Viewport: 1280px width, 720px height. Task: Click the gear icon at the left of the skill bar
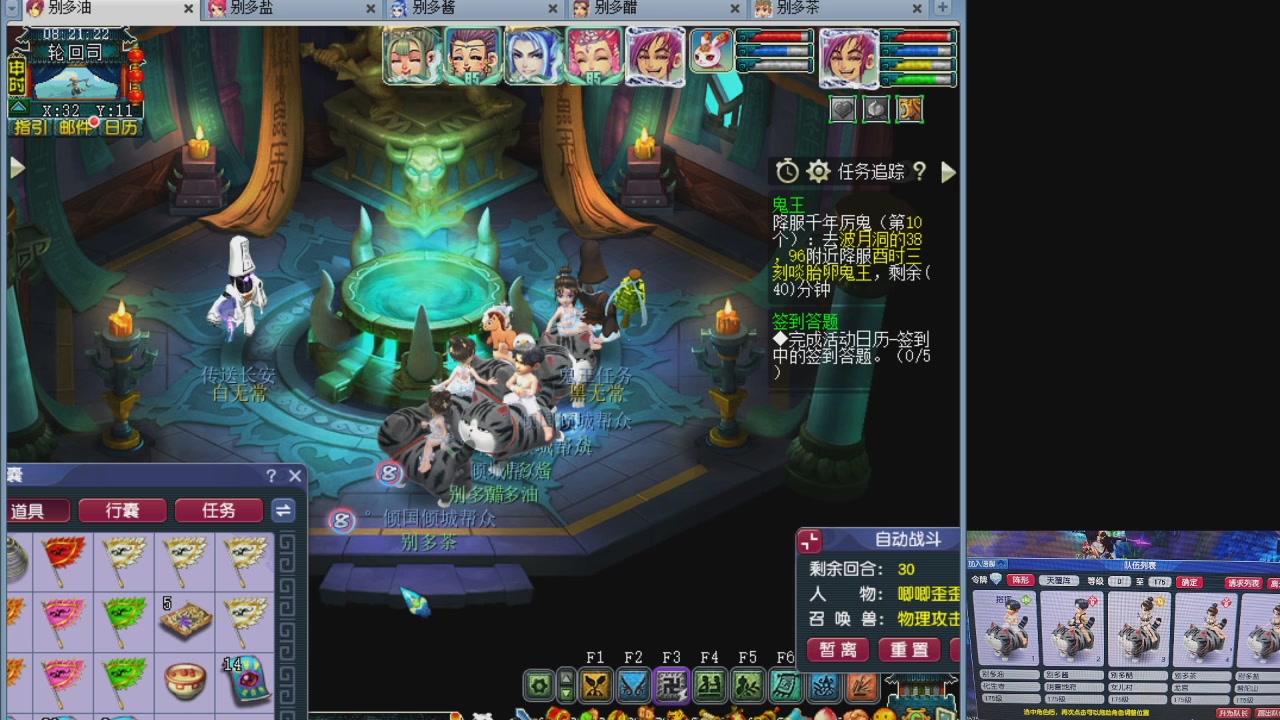pyautogui.click(x=539, y=685)
